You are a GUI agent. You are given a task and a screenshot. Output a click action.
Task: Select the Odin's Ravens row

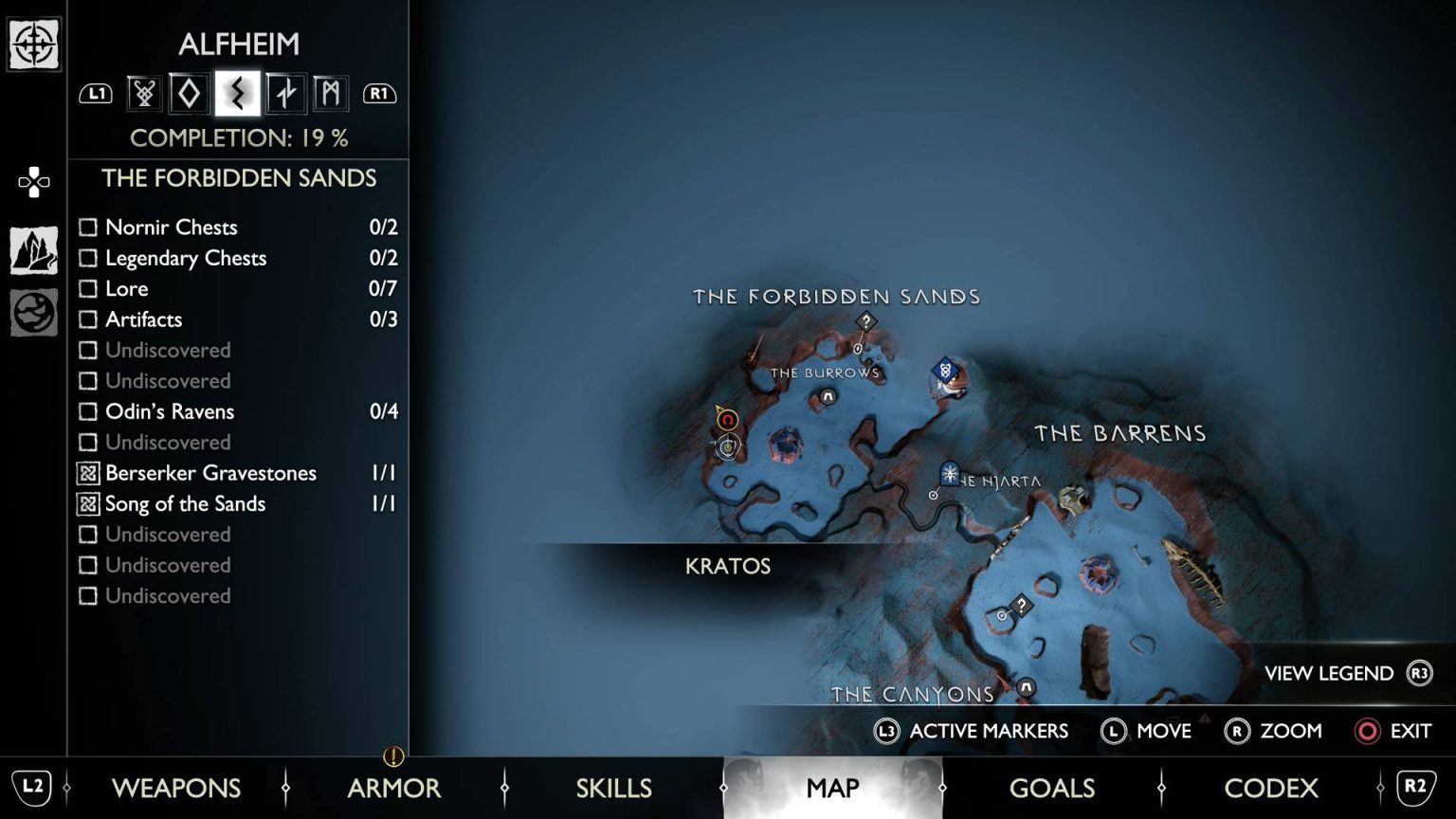click(x=238, y=411)
